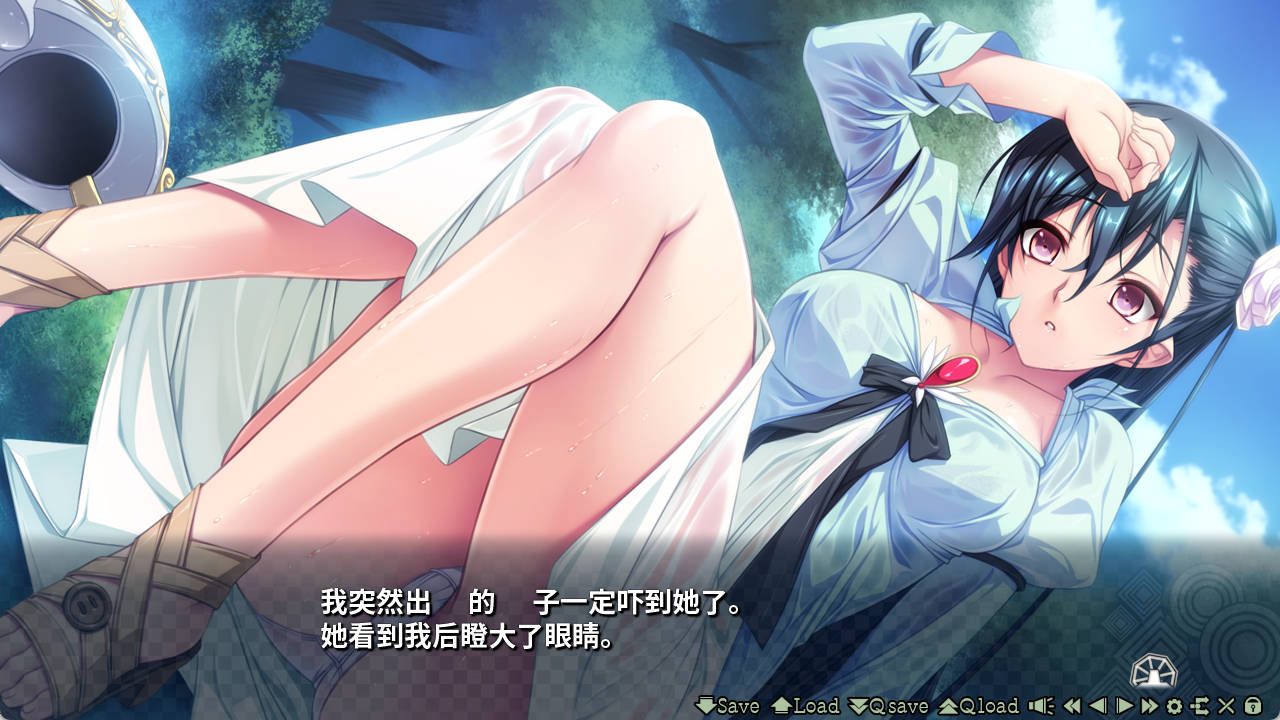The image size is (1280, 720).
Task: Open the Save menu
Action: click(727, 706)
